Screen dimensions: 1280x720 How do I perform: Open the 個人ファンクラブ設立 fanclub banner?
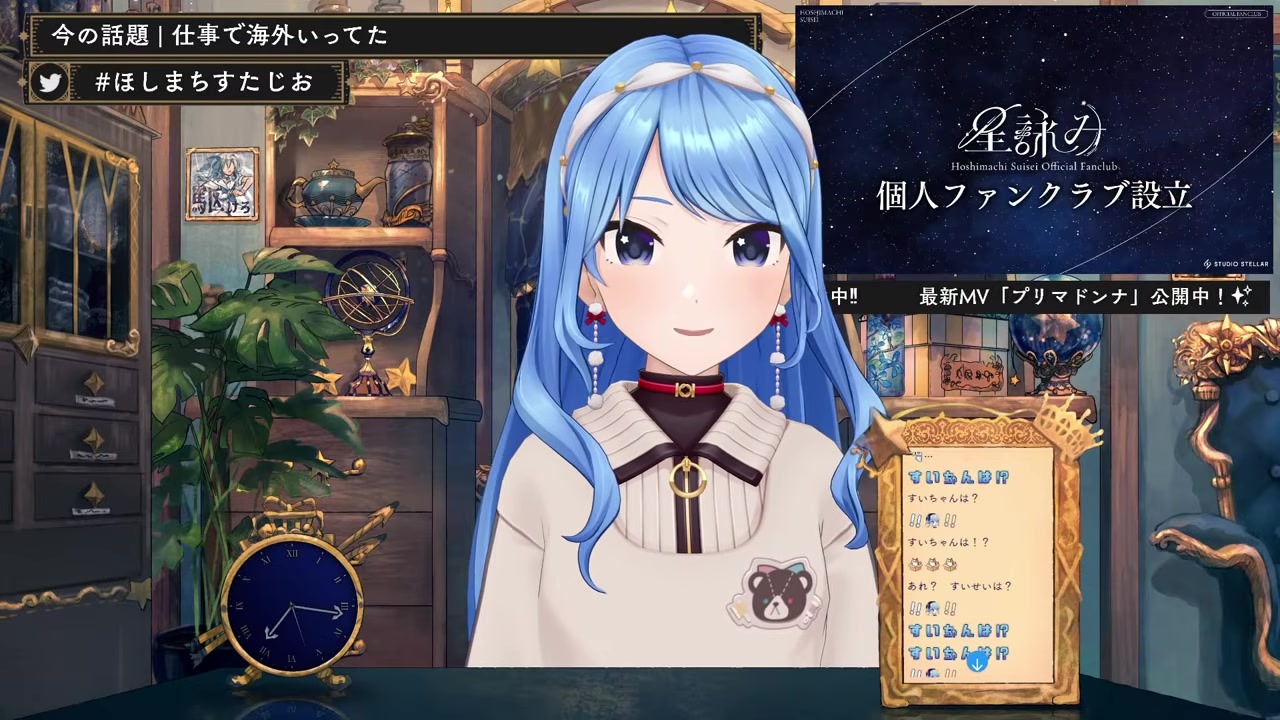pyautogui.click(x=1035, y=141)
